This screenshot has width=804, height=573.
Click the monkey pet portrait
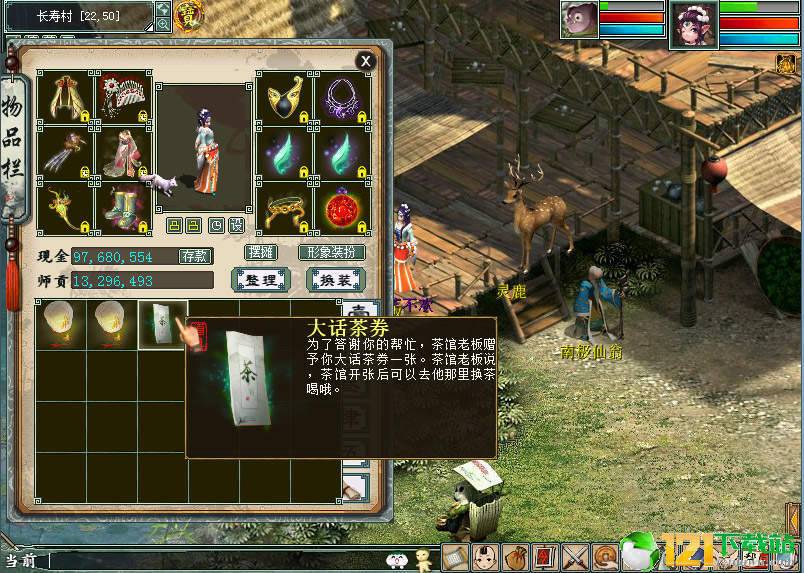579,20
